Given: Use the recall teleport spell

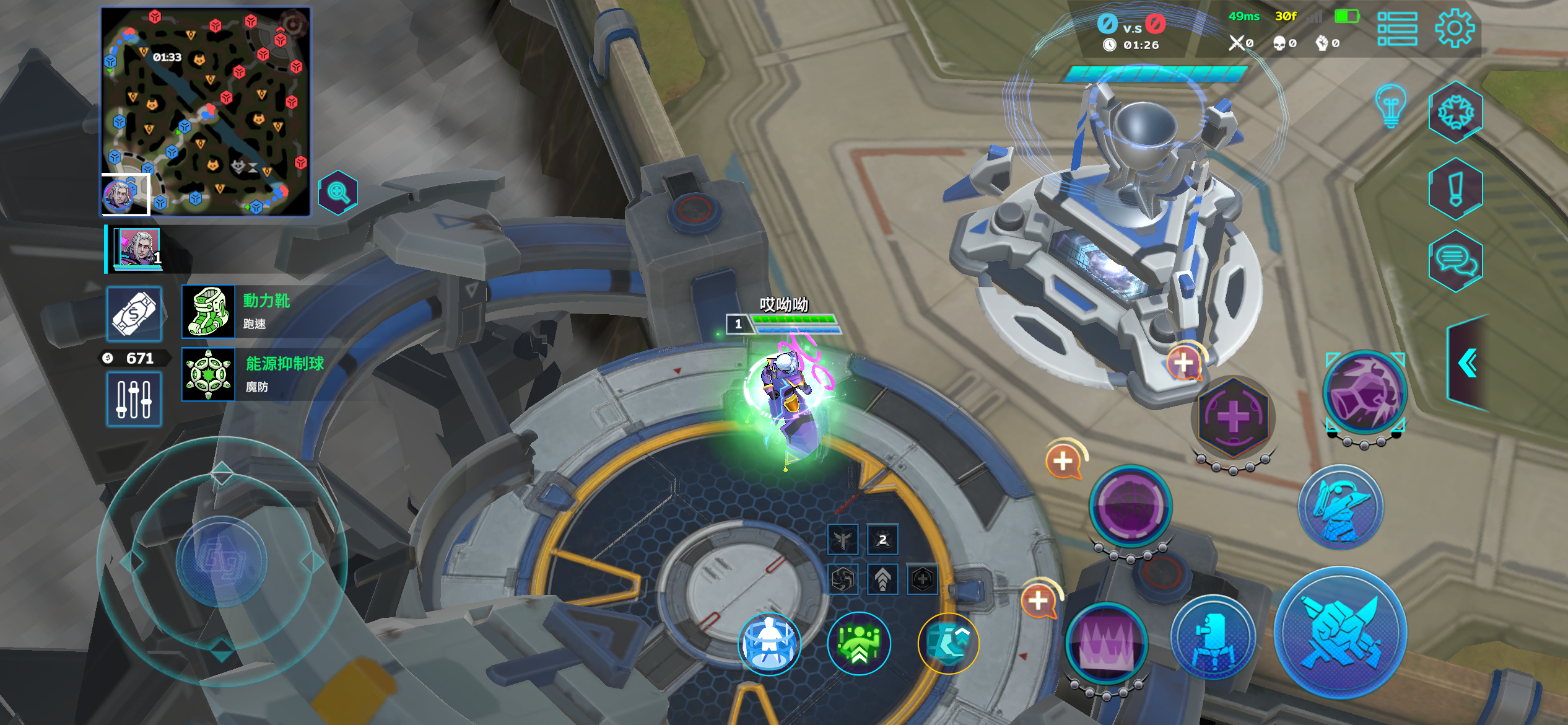Looking at the screenshot, I should point(769,643).
